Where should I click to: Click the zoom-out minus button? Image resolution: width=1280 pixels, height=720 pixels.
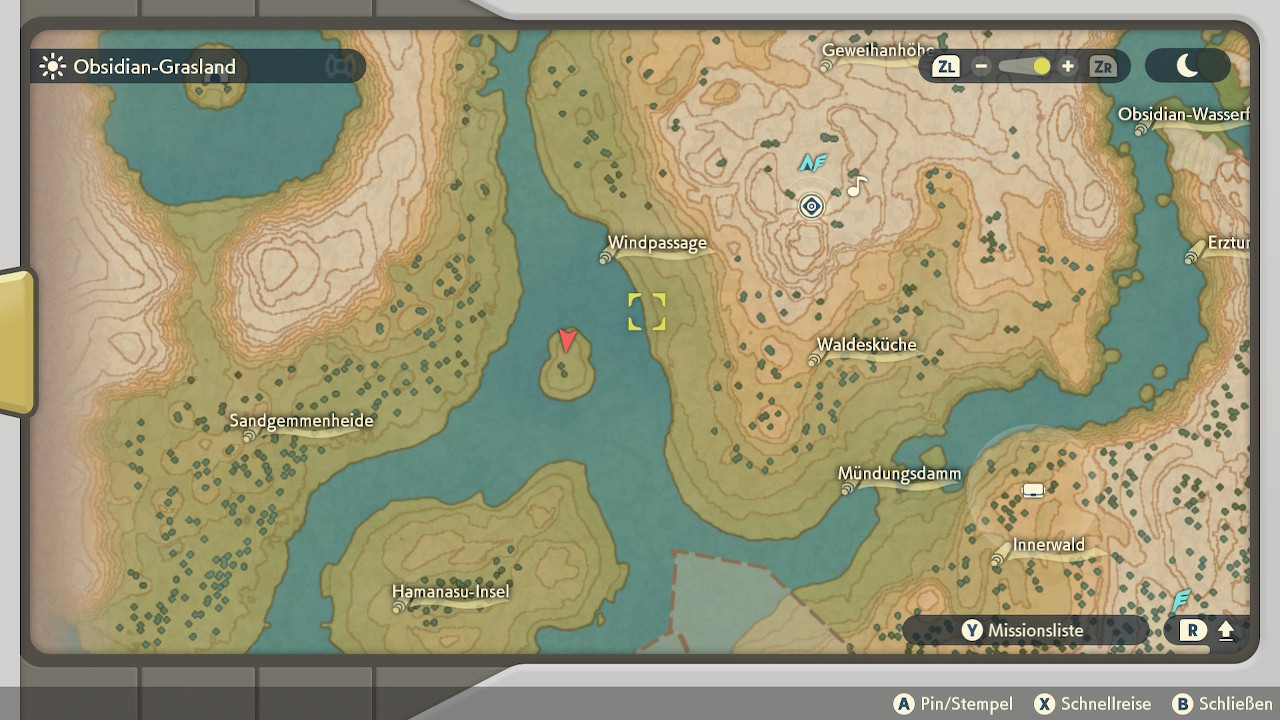(x=981, y=66)
